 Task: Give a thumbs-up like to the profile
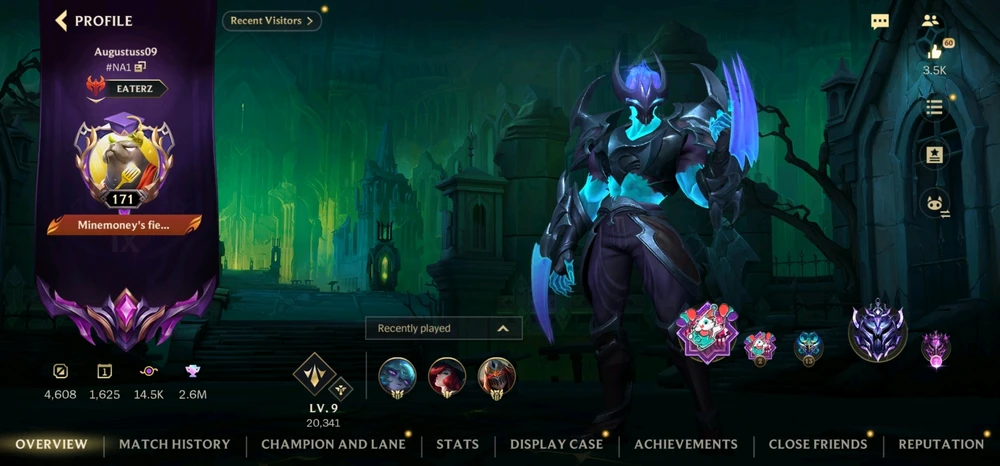[935, 52]
